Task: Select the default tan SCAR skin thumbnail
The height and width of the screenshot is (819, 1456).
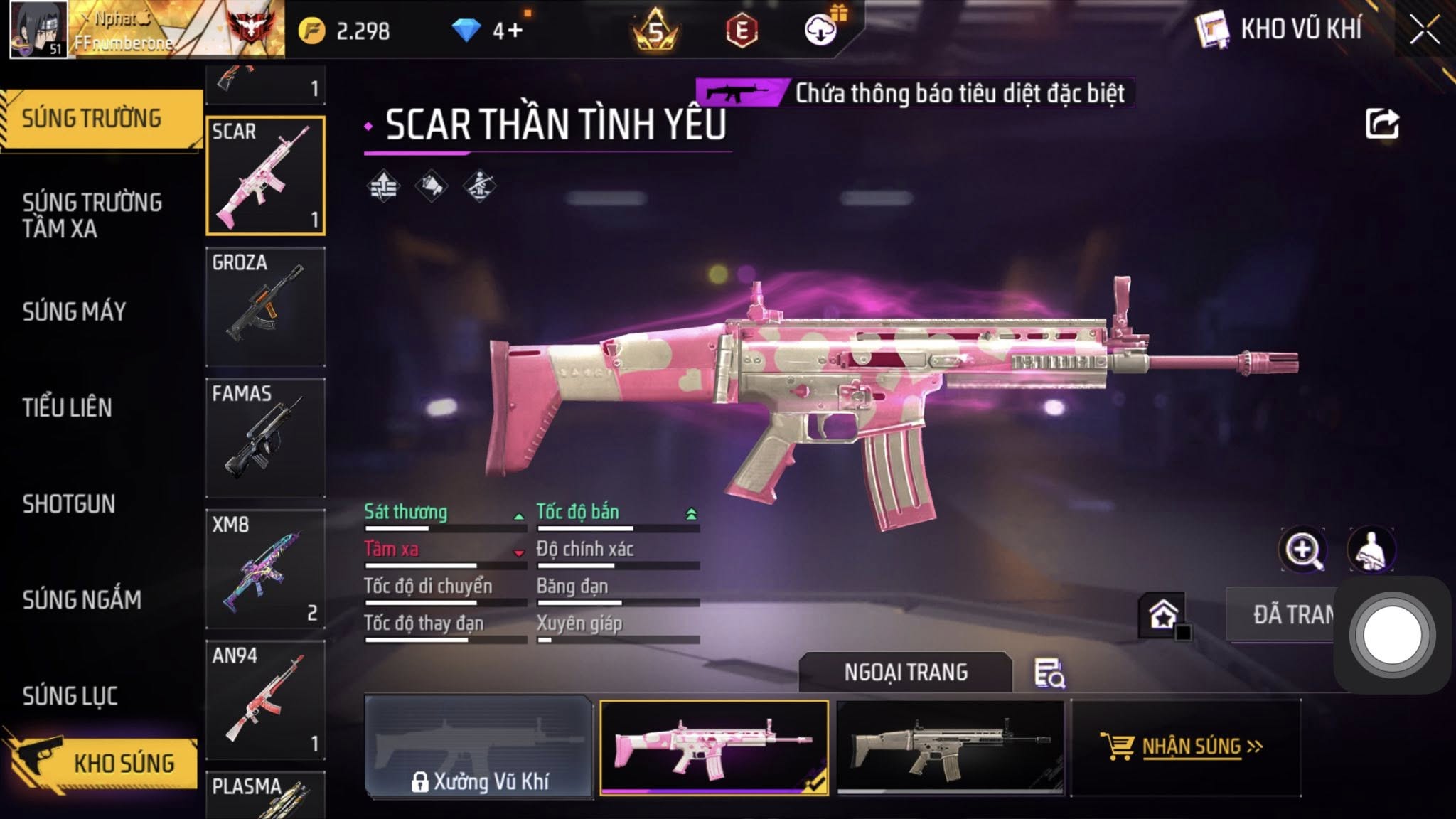Action: tap(950, 746)
